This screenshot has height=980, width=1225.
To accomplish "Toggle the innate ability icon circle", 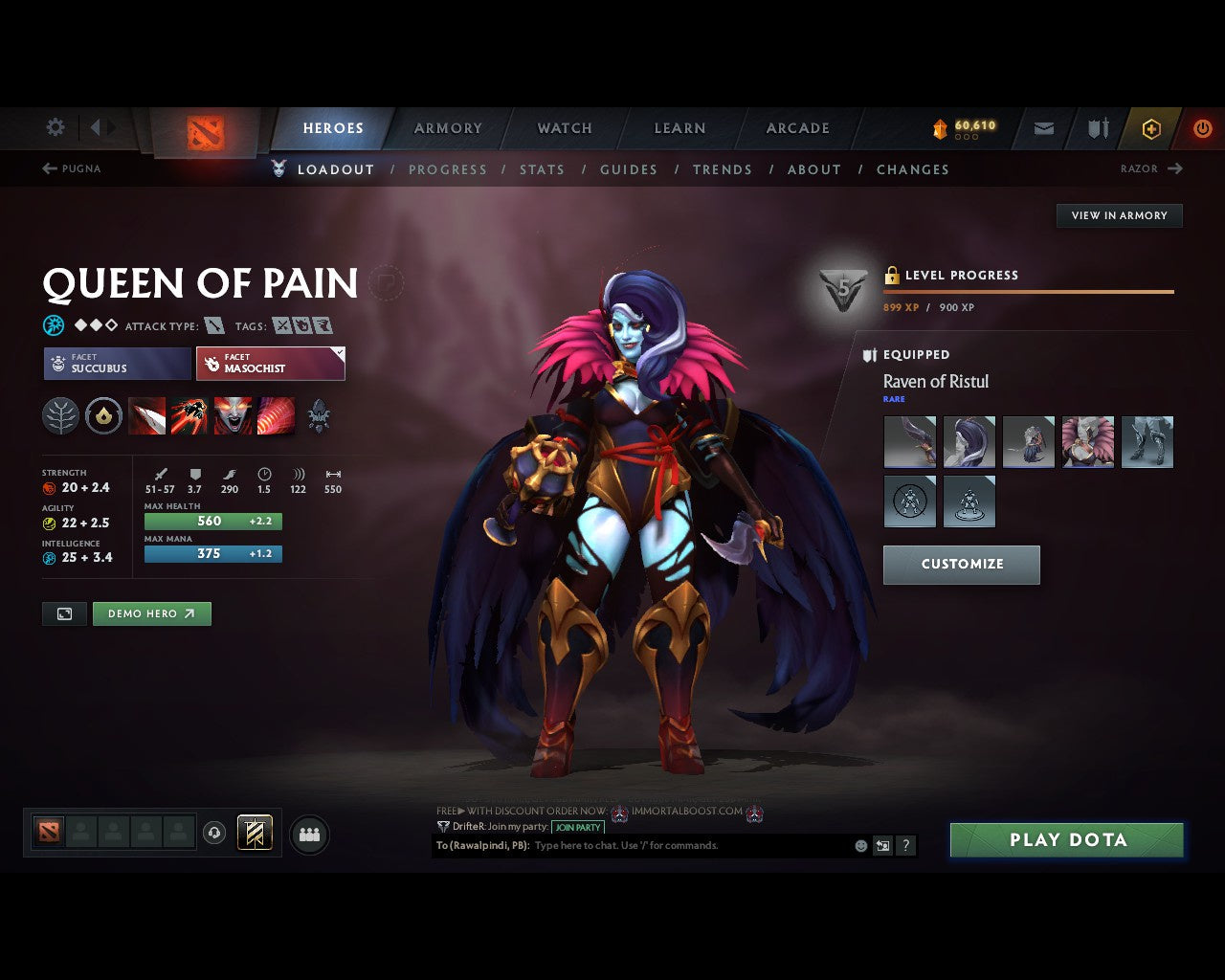I will 102,415.
